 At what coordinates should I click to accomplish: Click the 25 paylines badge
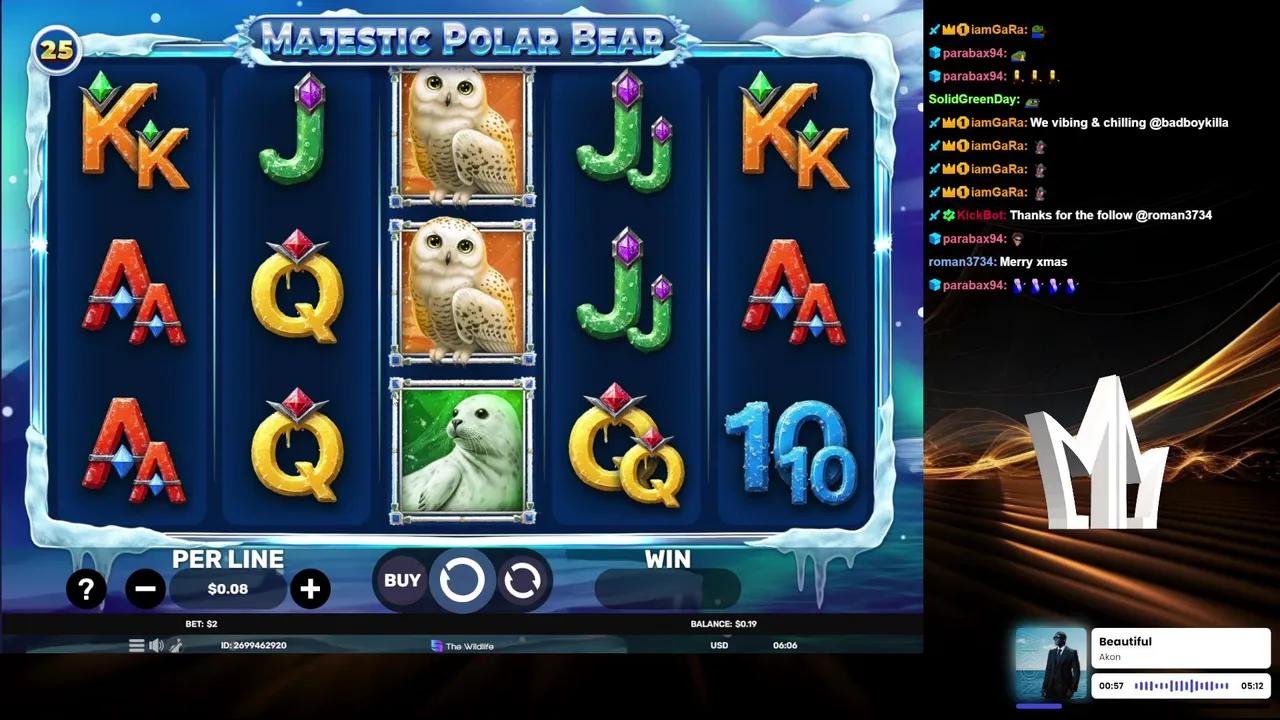[x=56, y=50]
